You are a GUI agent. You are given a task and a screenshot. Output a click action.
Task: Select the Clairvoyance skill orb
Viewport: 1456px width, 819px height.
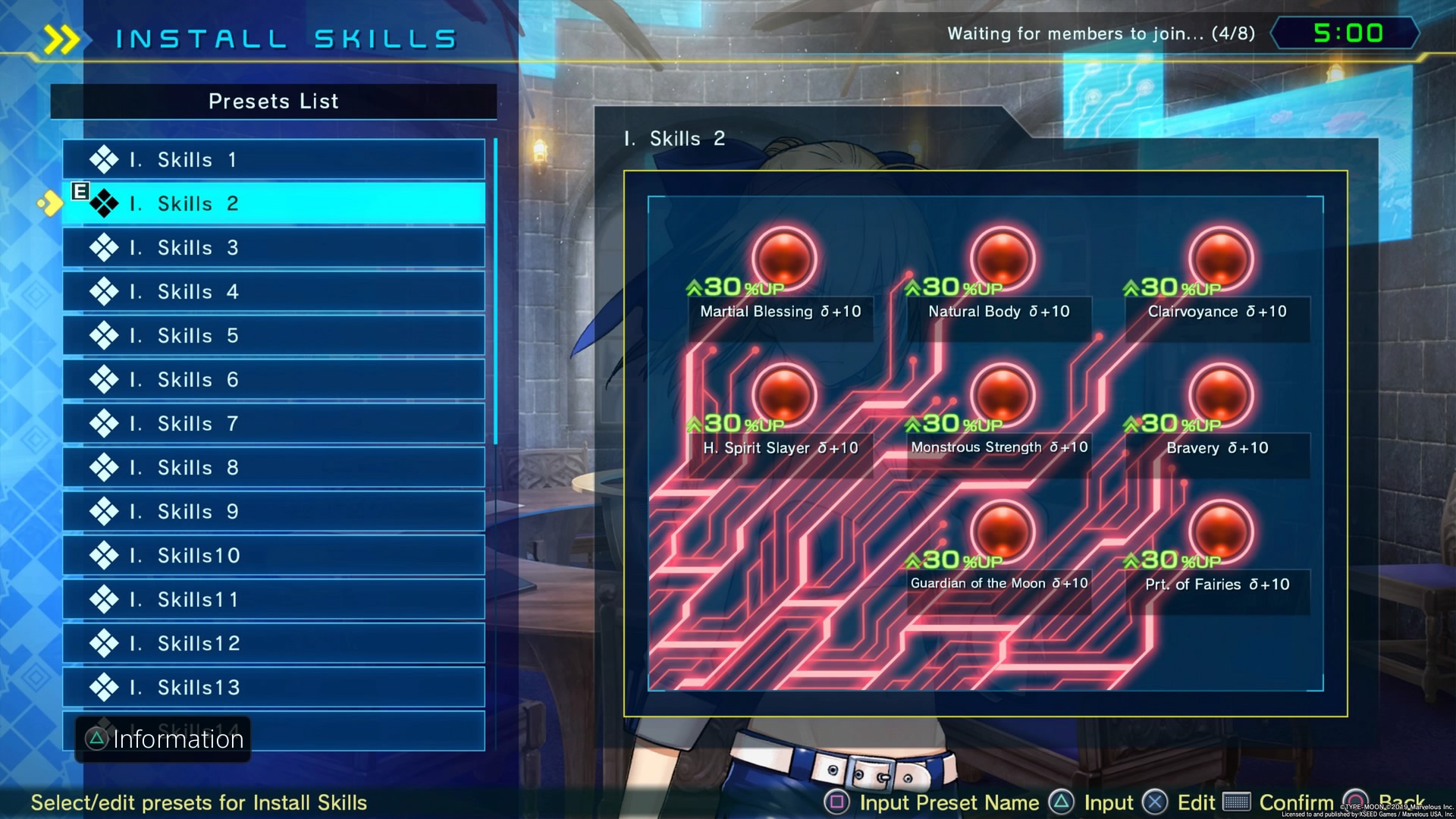pos(1220,258)
